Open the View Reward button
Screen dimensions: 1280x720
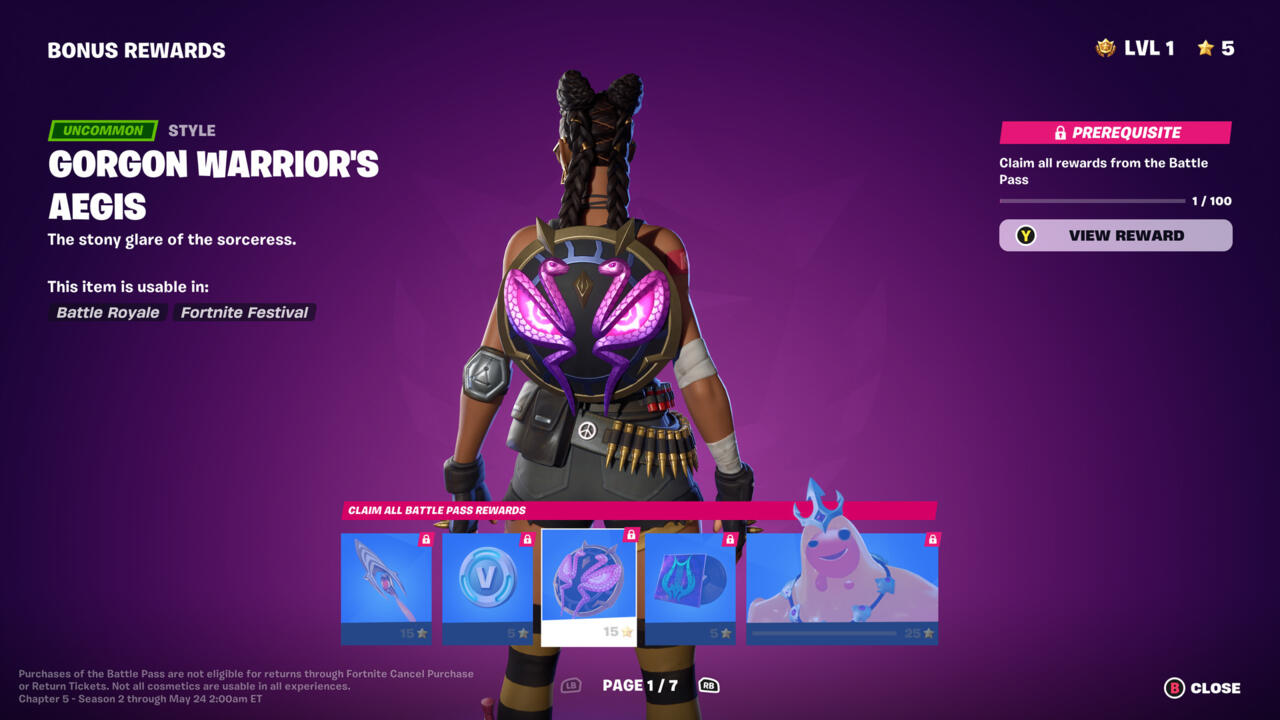click(1115, 236)
